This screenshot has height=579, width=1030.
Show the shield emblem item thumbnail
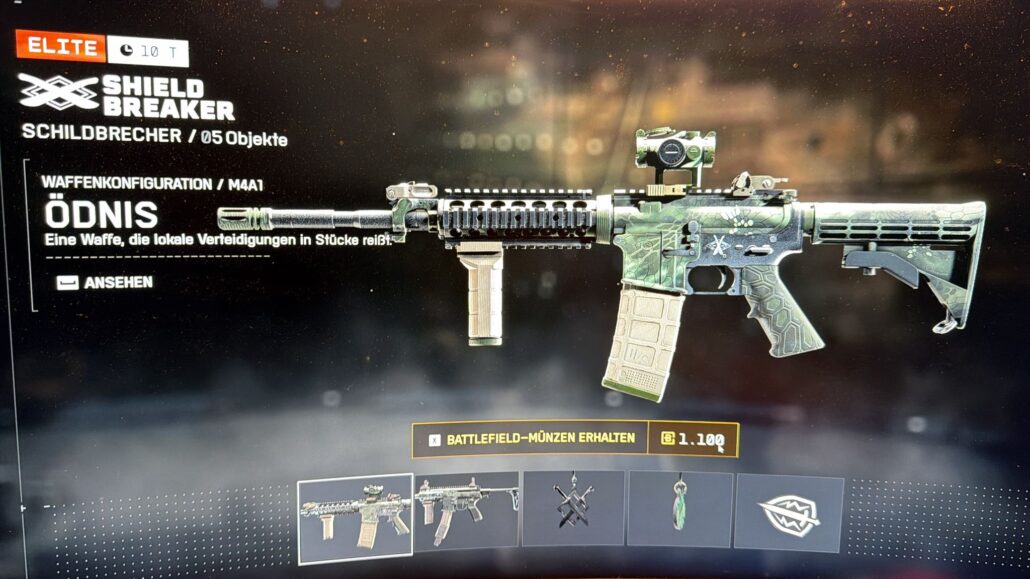pyautogui.click(x=789, y=511)
